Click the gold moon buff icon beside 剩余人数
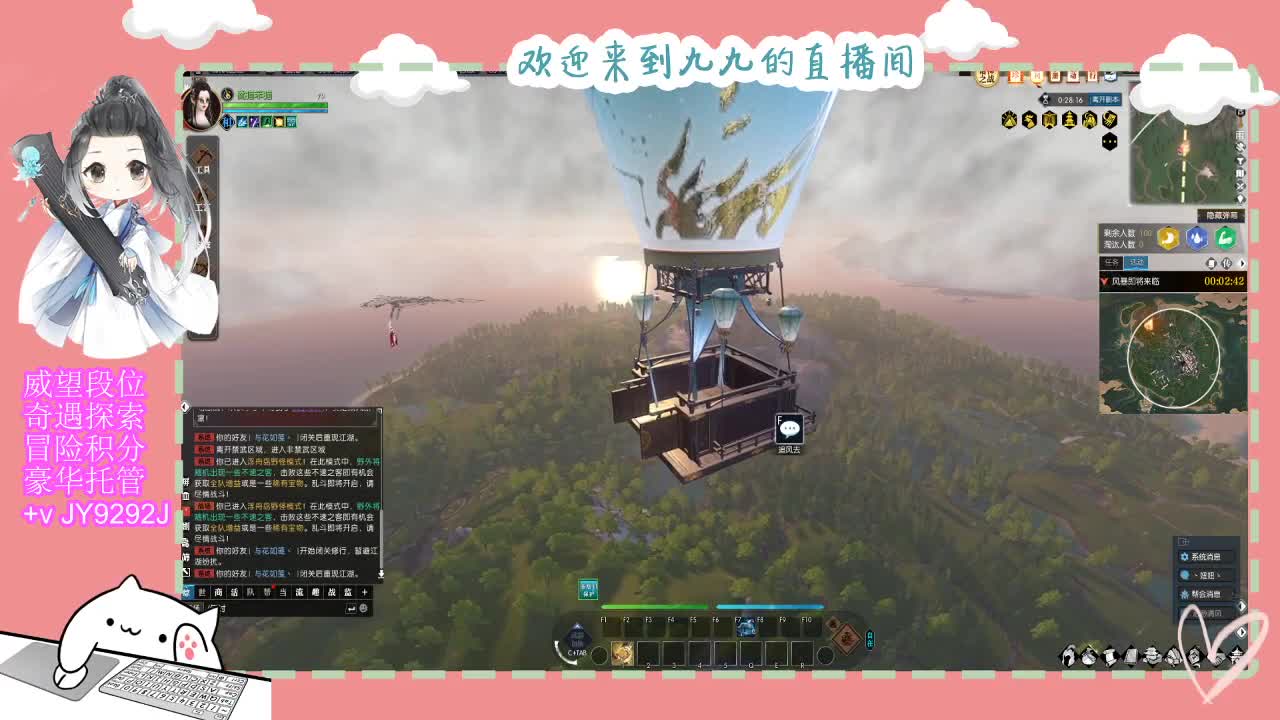 coord(1167,236)
